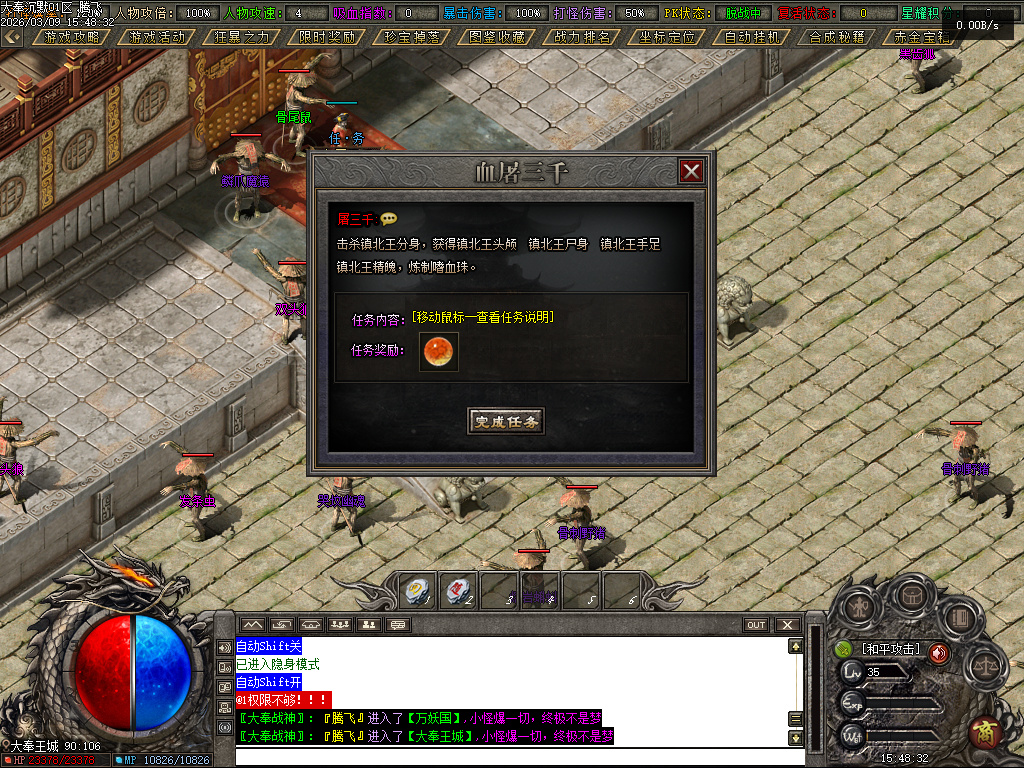Click the OUT button above chat

click(756, 625)
